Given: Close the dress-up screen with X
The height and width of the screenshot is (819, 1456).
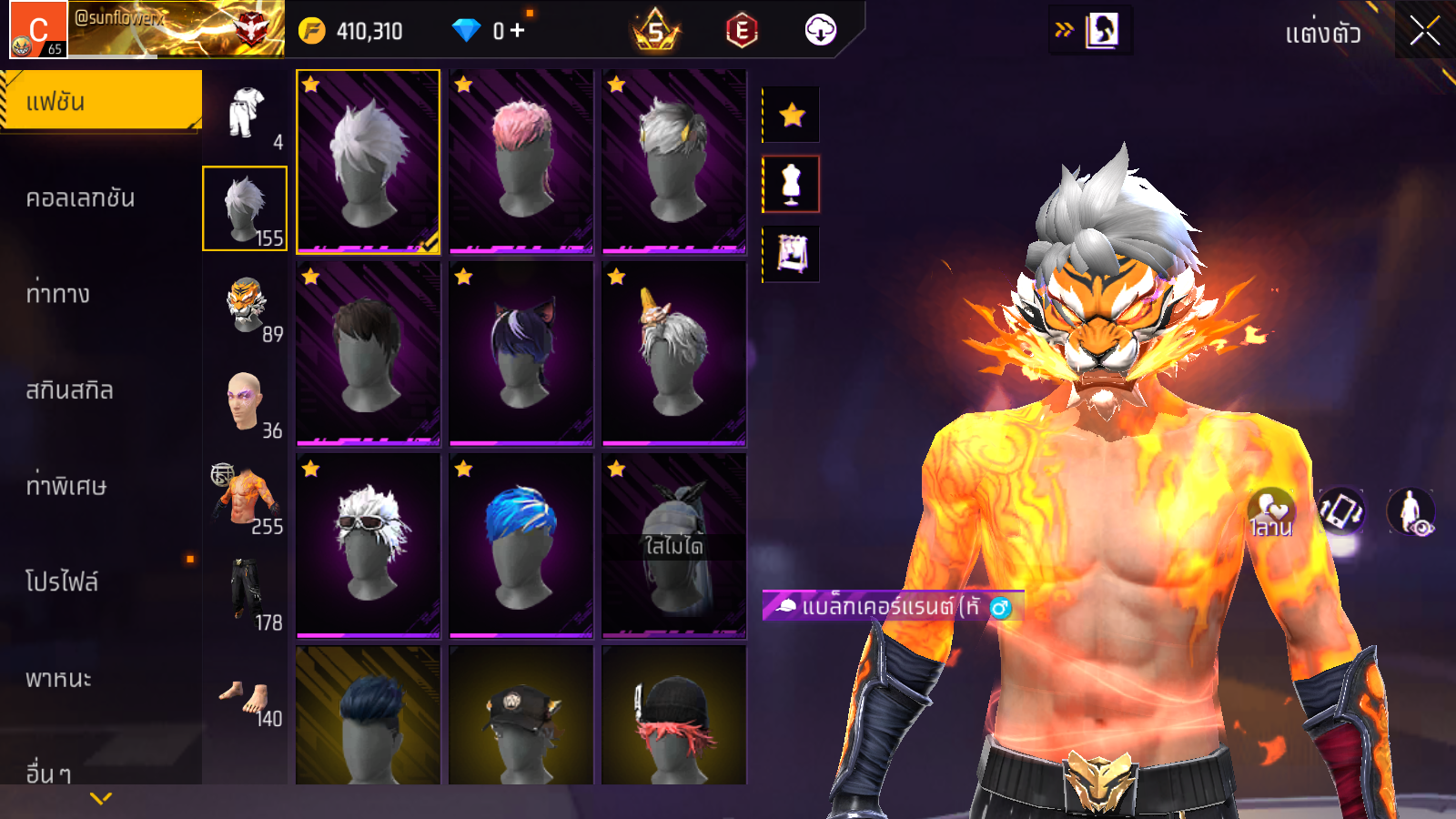Looking at the screenshot, I should coord(1424,32).
